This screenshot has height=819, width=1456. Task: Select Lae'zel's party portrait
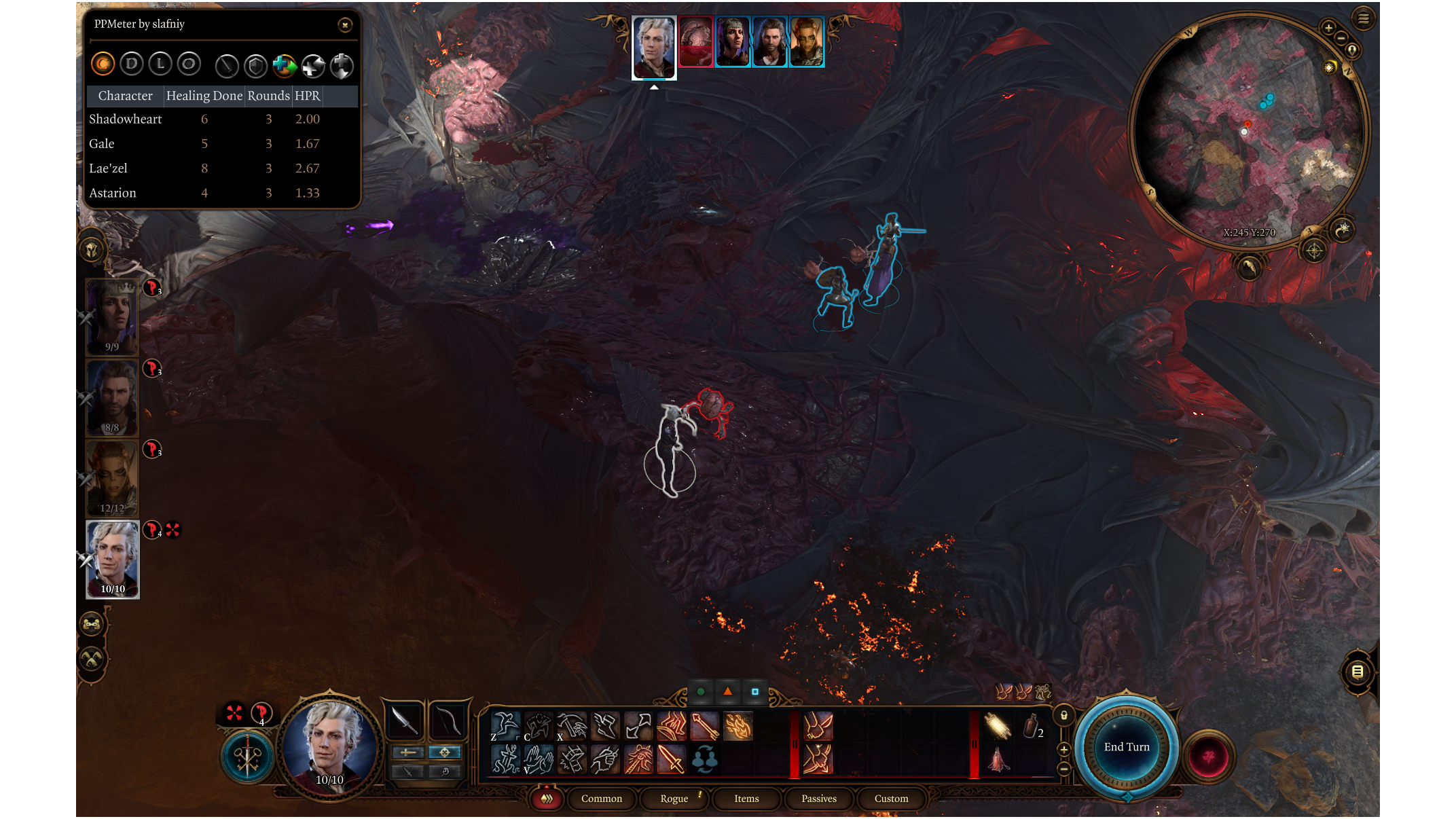(112, 477)
